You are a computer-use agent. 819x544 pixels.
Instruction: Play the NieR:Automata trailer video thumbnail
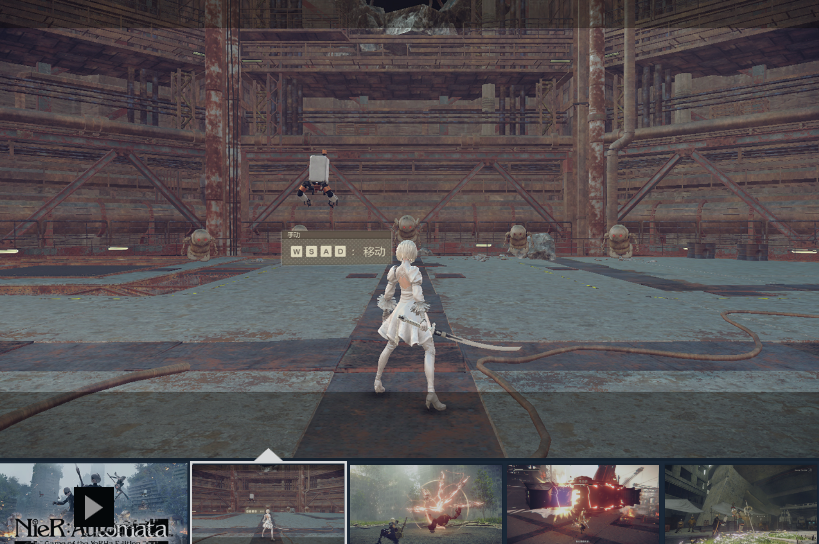[93, 504]
